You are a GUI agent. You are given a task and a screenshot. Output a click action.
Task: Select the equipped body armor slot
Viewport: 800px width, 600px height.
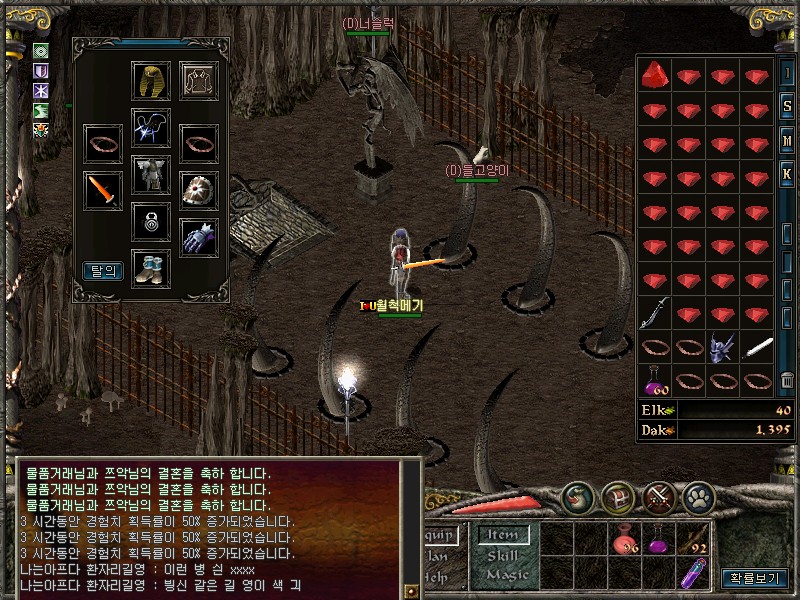[x=151, y=175]
